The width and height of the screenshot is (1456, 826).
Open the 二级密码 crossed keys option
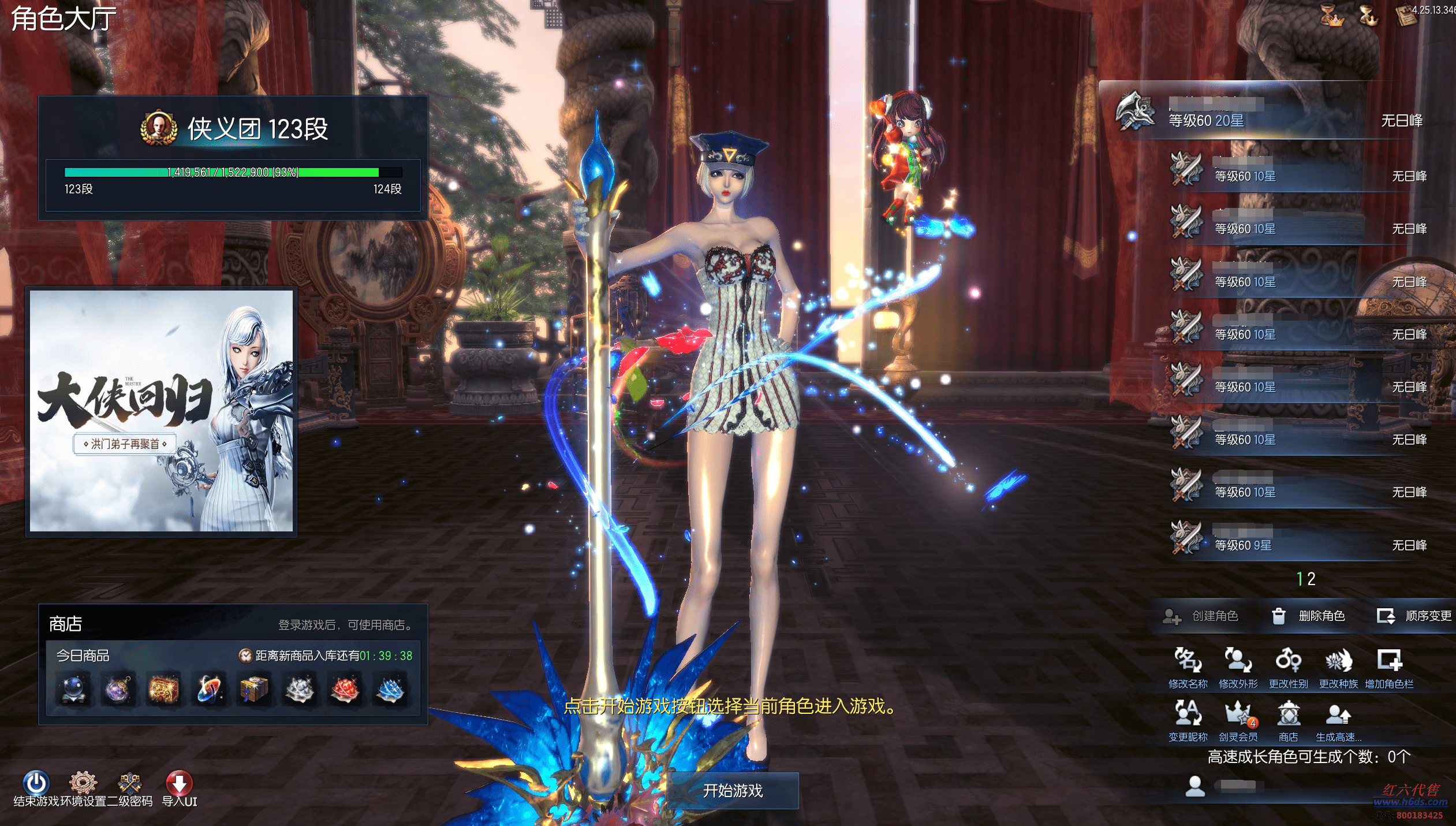coord(130,783)
